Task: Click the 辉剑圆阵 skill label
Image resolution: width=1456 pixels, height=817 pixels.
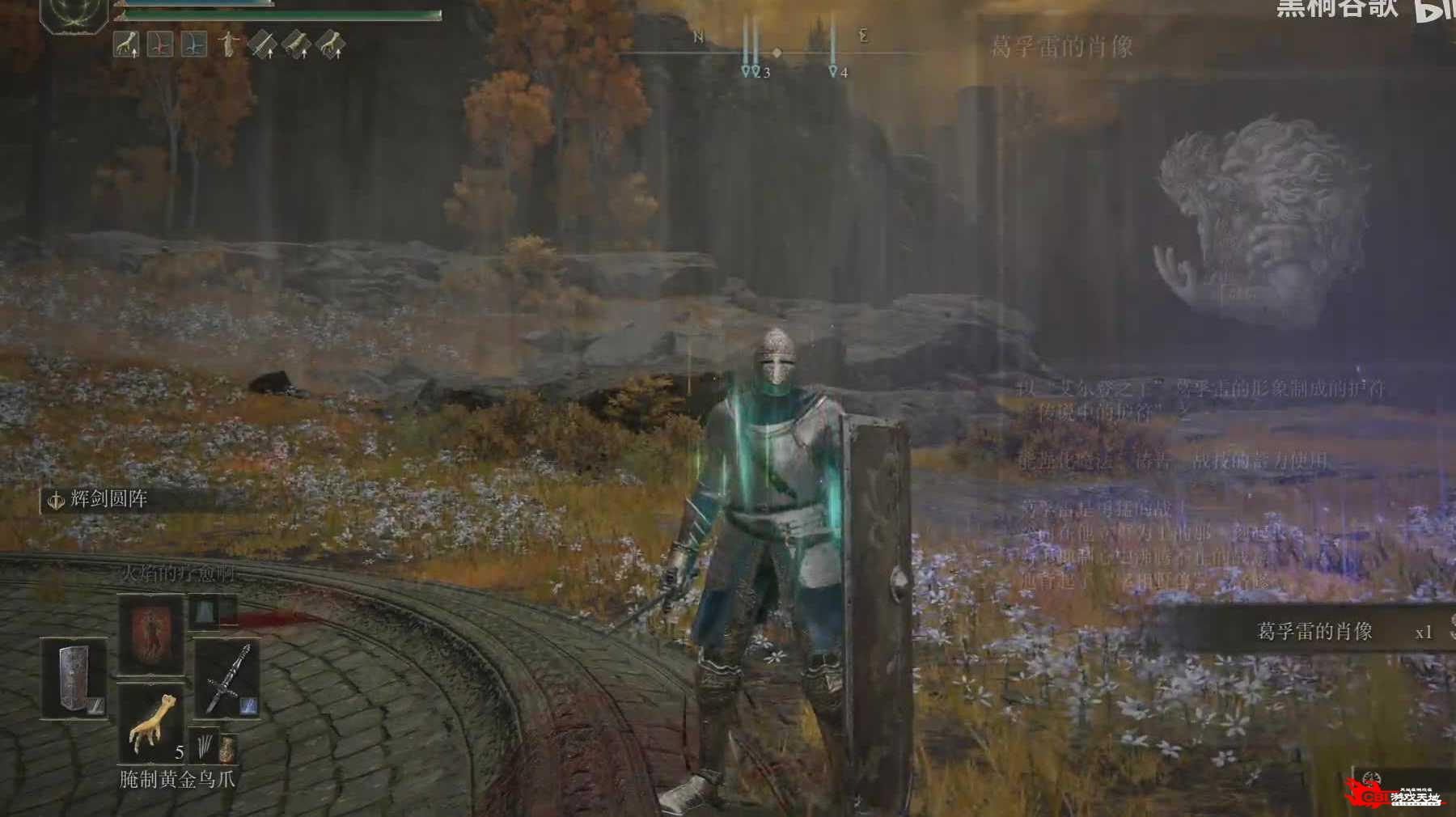Action: [x=108, y=499]
